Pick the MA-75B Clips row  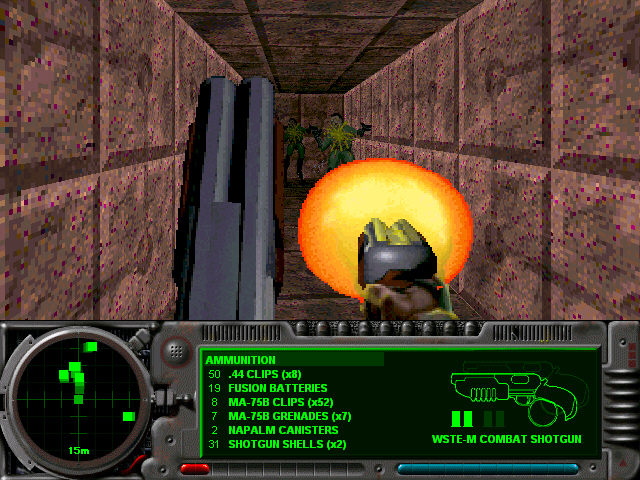281,402
